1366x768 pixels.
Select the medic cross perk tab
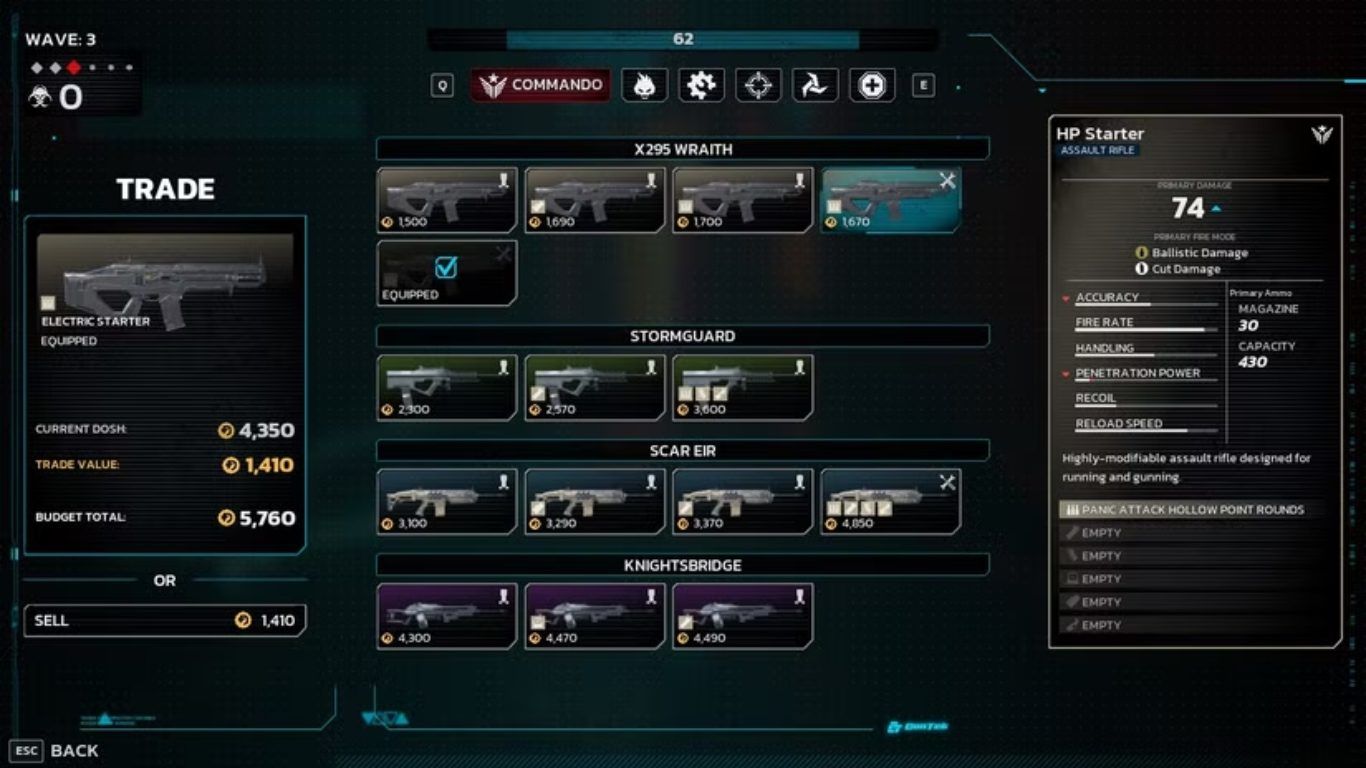point(872,85)
